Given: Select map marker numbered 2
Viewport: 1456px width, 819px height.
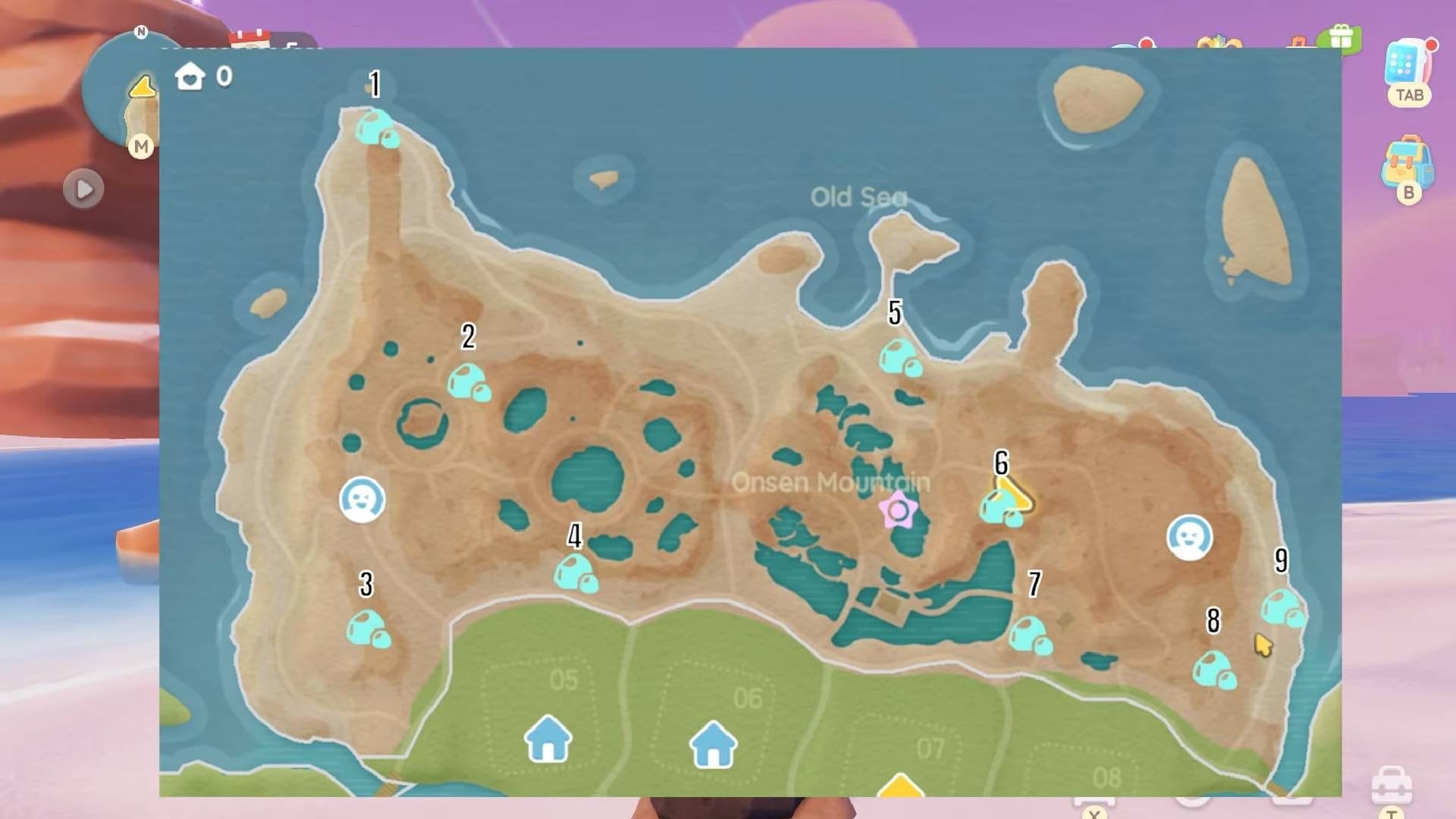Looking at the screenshot, I should coord(468,383).
